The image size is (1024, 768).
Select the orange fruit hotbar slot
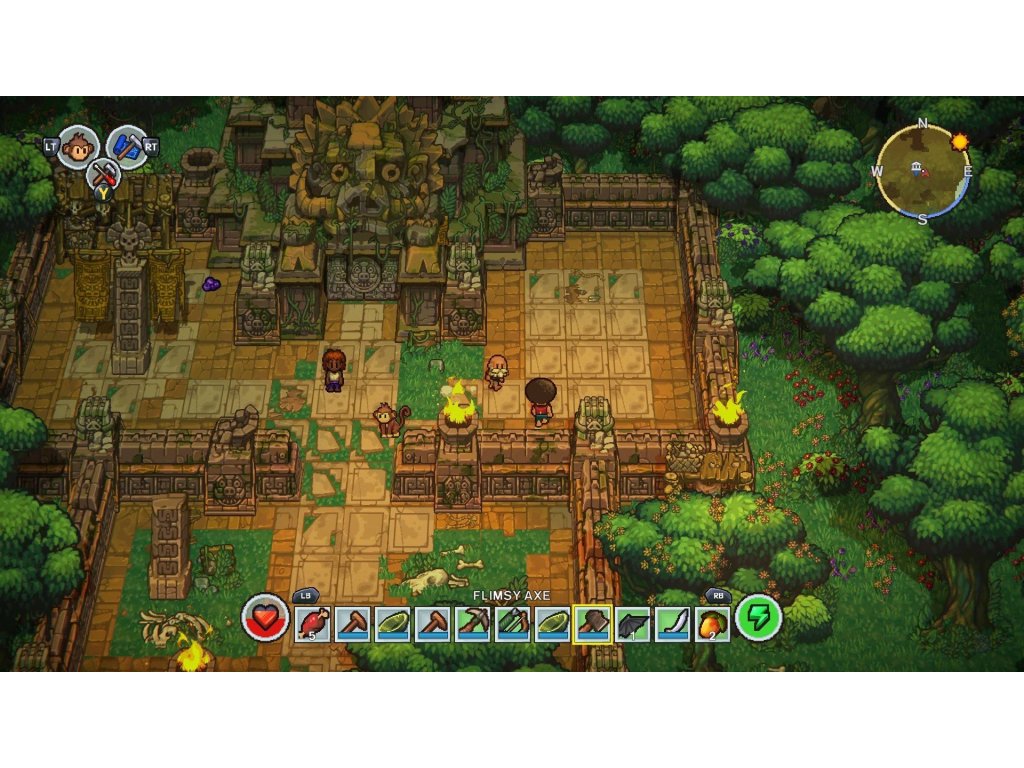coord(712,624)
